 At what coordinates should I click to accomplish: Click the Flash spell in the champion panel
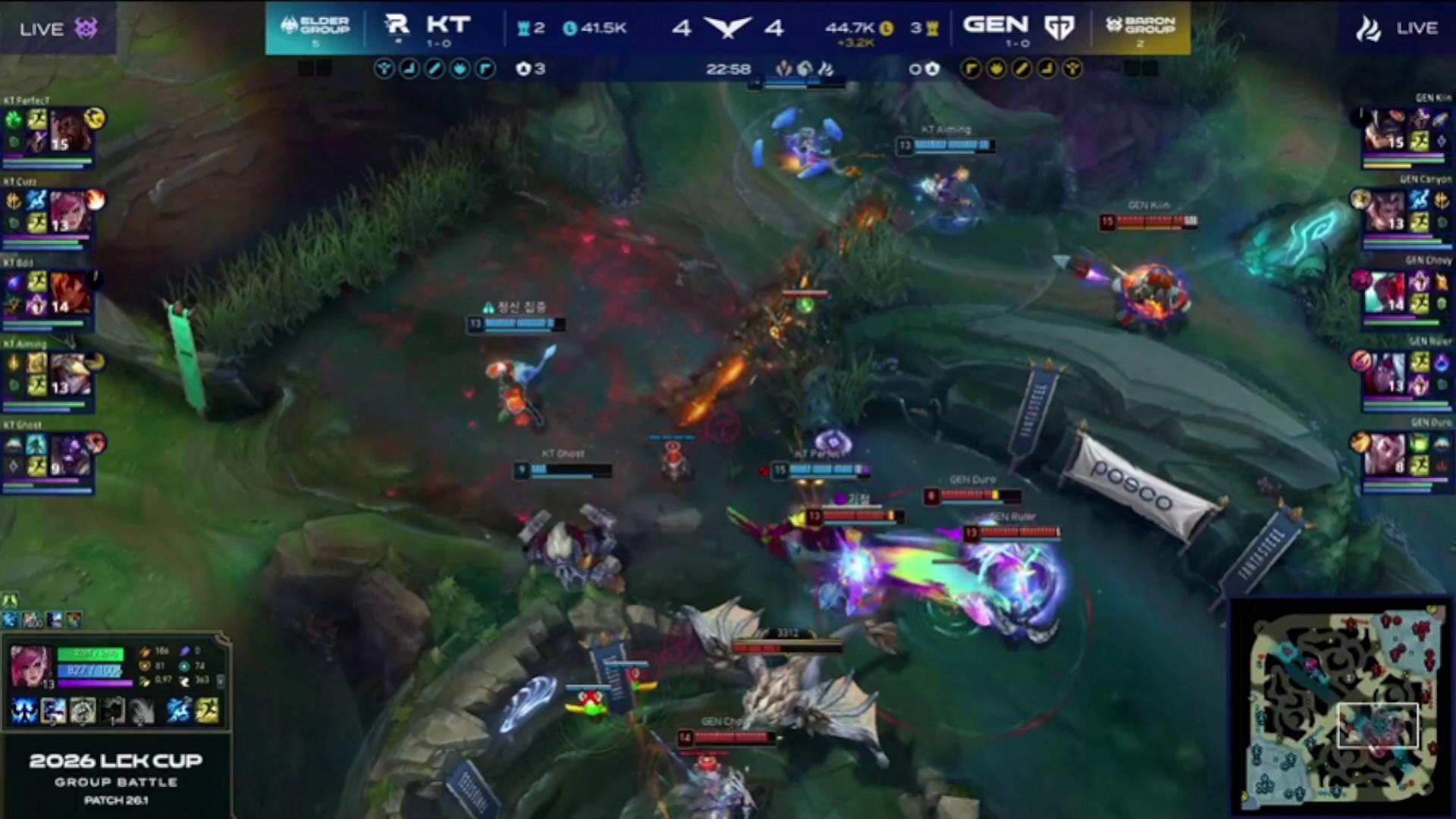coord(206,711)
